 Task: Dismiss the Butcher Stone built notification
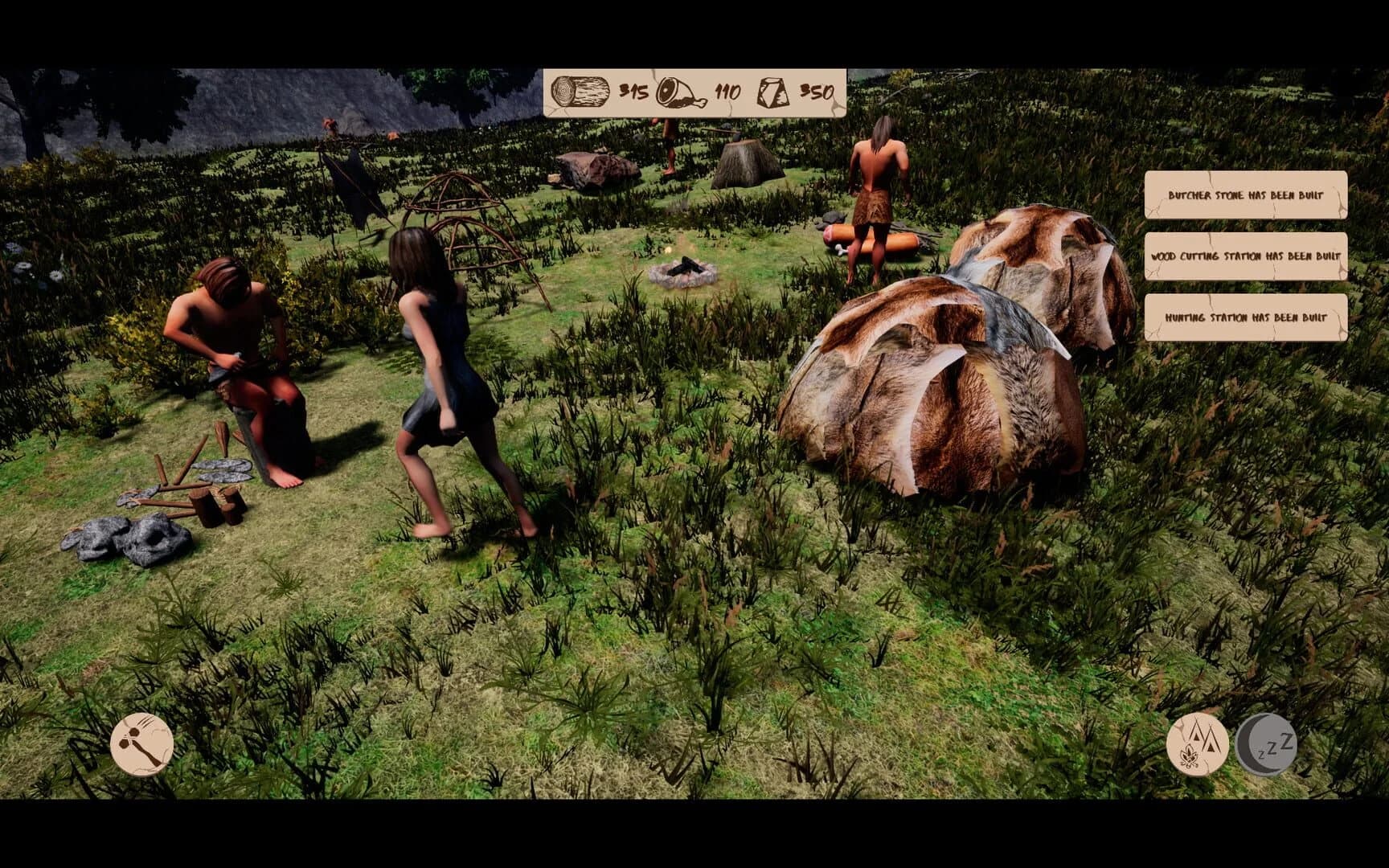(1245, 193)
